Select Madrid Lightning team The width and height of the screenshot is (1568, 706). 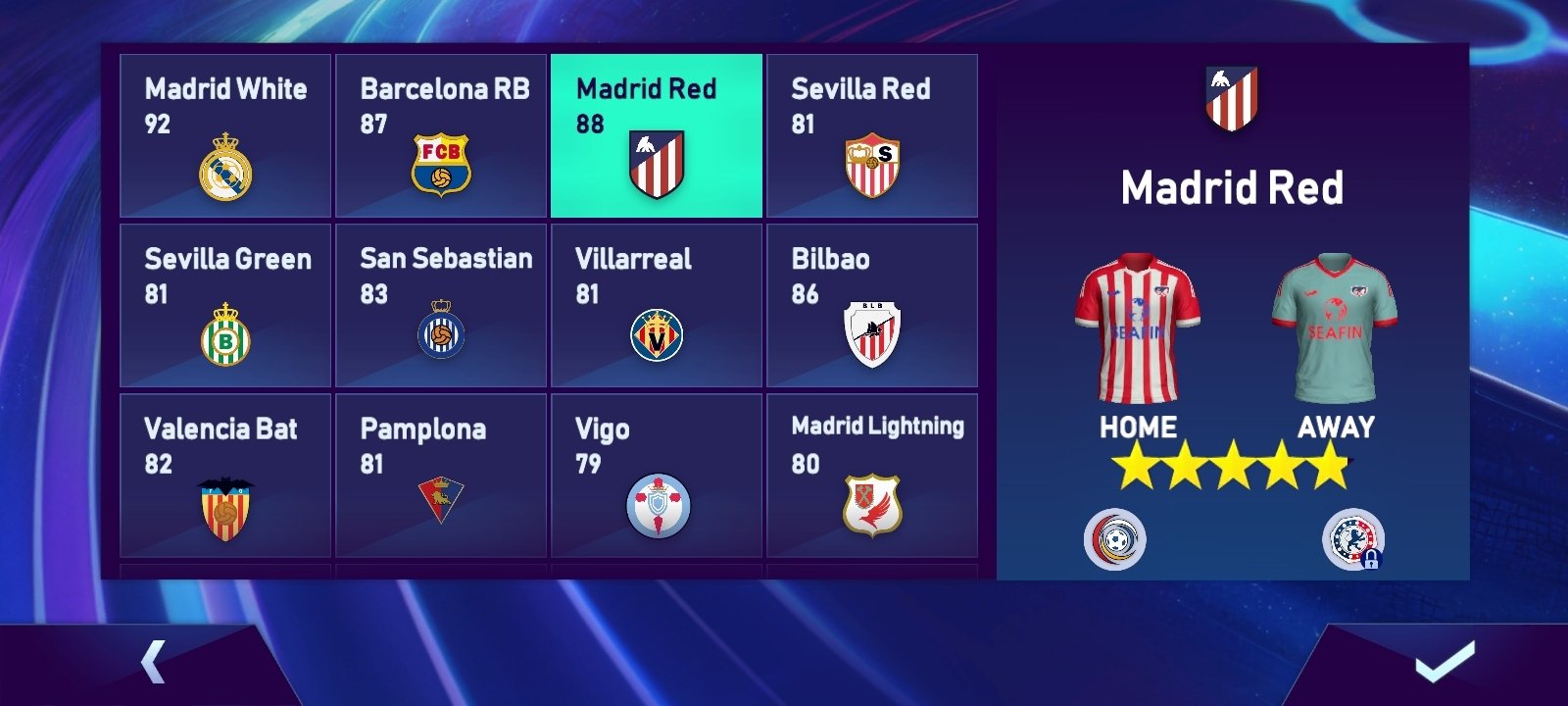872,476
